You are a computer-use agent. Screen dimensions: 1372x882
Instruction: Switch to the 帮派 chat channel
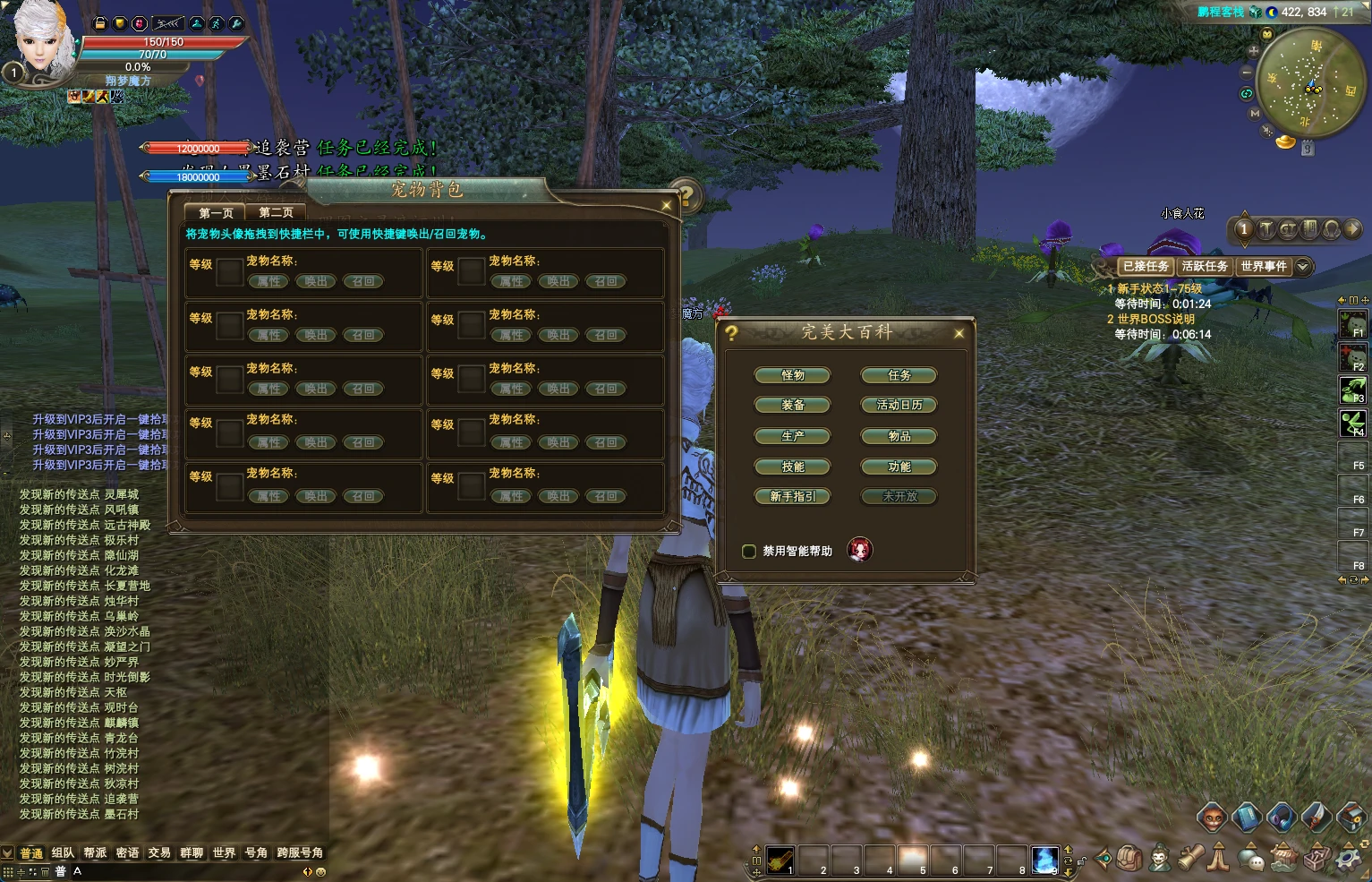tap(95, 853)
